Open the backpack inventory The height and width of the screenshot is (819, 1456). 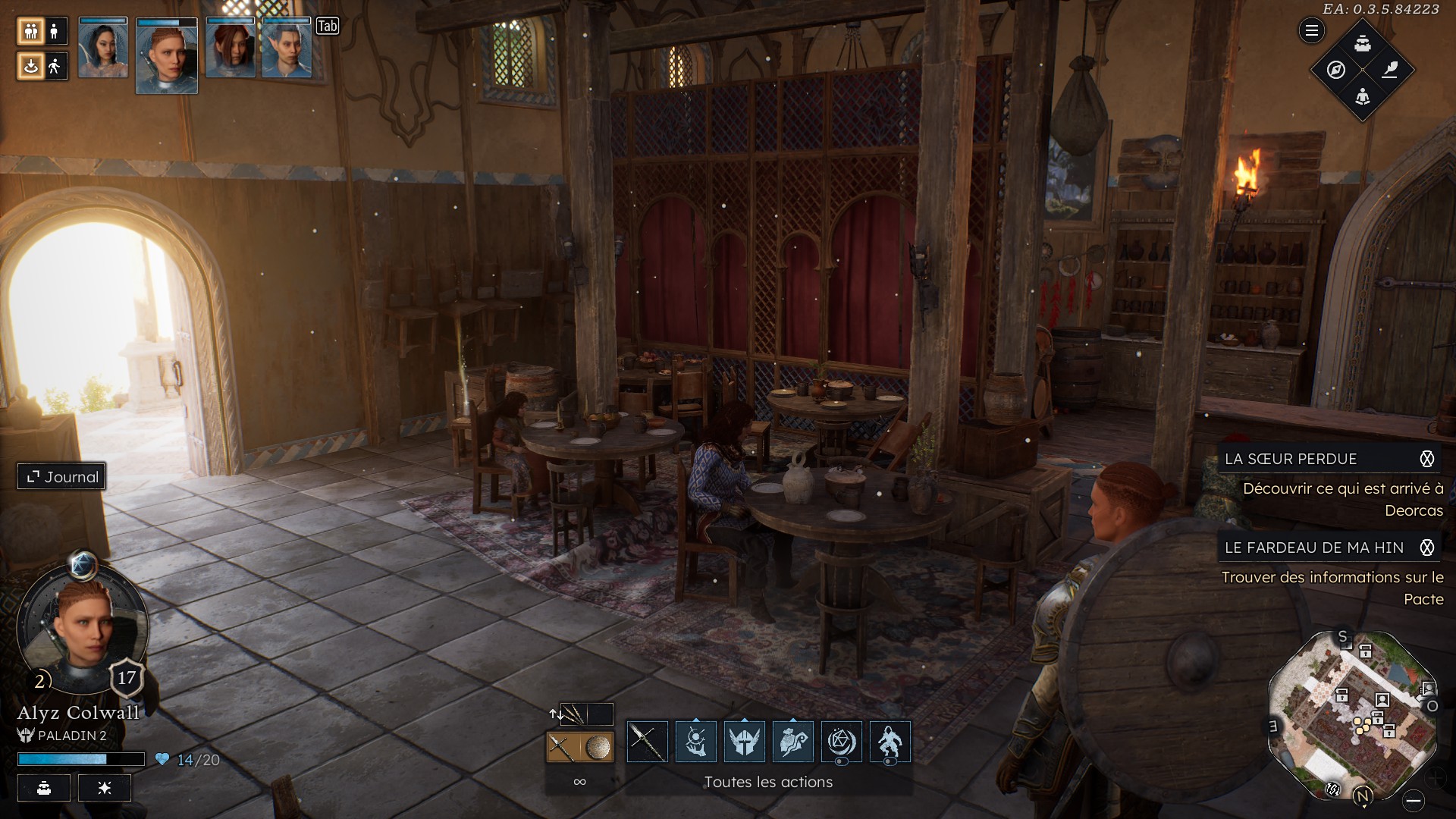(1363, 43)
